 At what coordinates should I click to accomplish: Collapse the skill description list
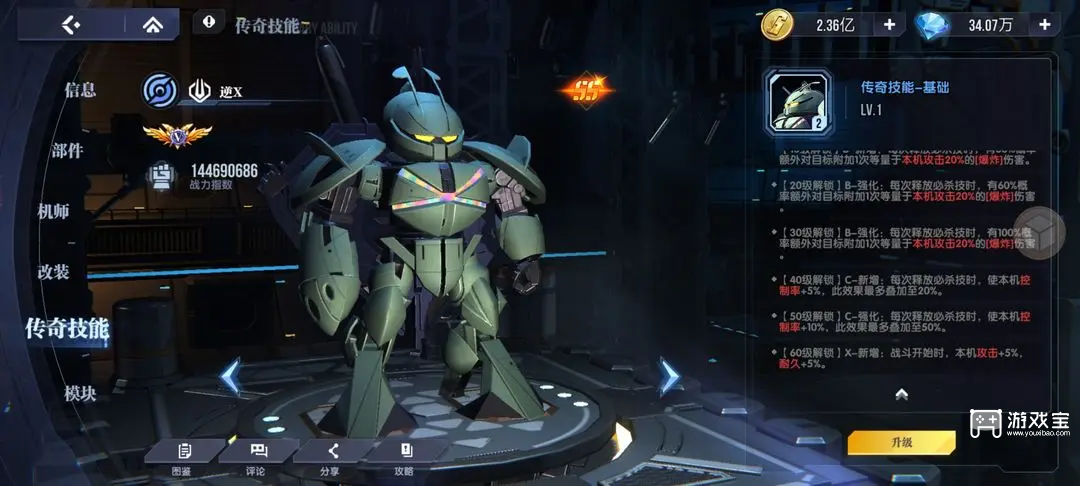tap(901, 394)
